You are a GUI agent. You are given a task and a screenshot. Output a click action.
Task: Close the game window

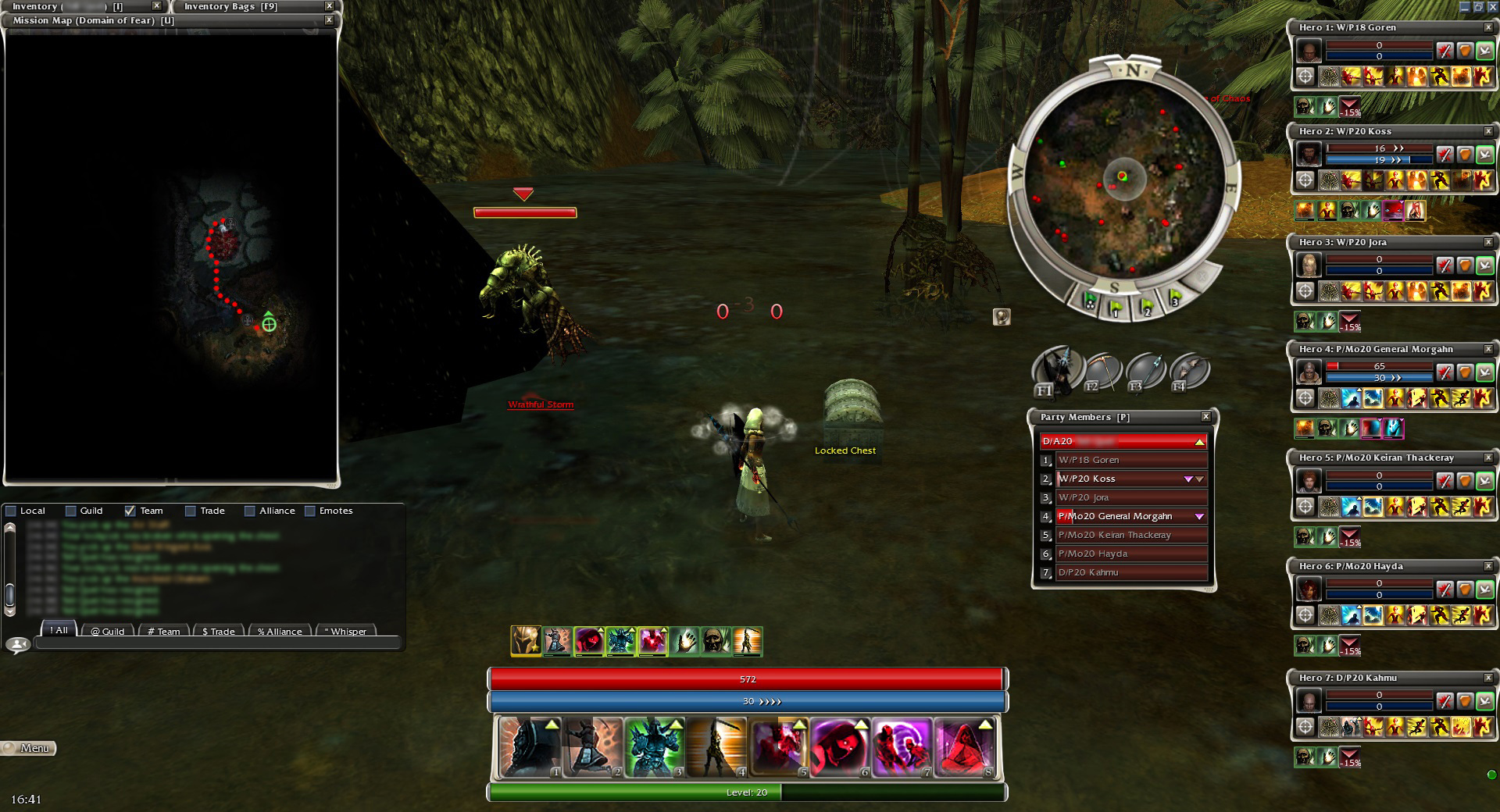click(x=1492, y=7)
